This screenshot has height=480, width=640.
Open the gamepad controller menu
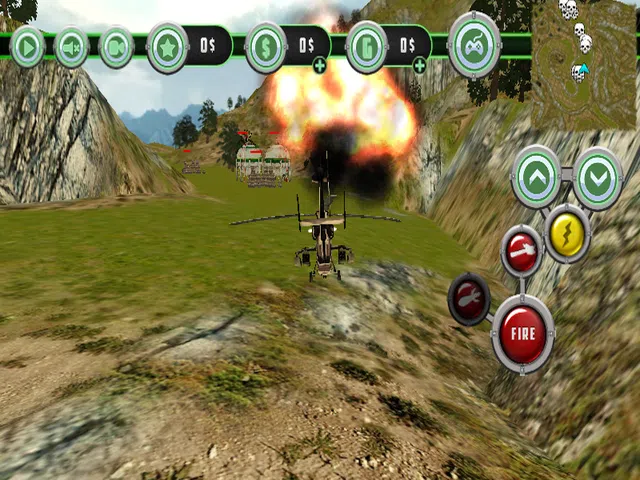point(474,45)
